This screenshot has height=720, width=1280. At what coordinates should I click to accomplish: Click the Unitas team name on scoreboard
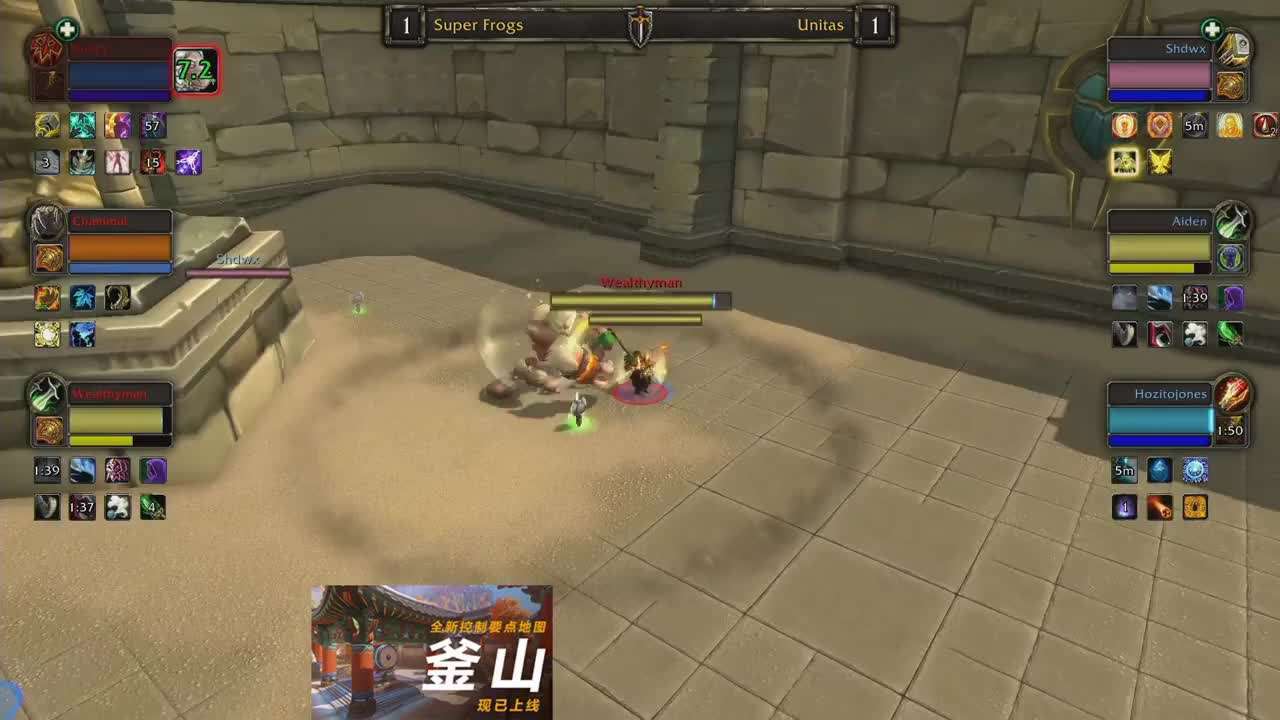[818, 25]
